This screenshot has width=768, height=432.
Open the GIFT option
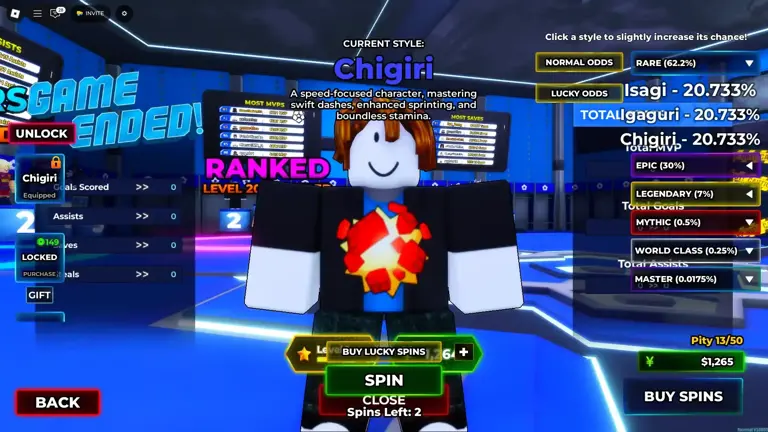(40, 295)
